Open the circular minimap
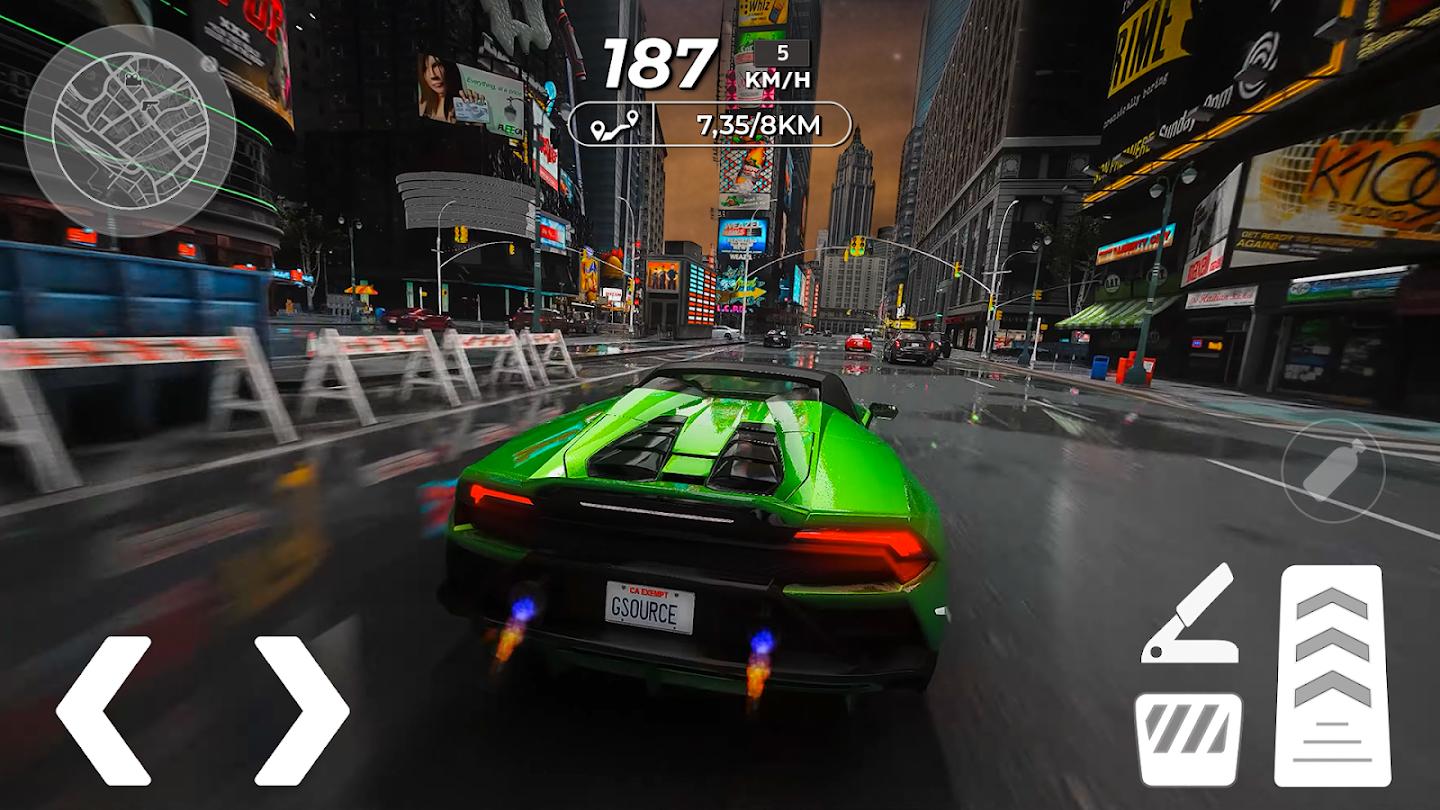The width and height of the screenshot is (1440, 810). point(117,117)
